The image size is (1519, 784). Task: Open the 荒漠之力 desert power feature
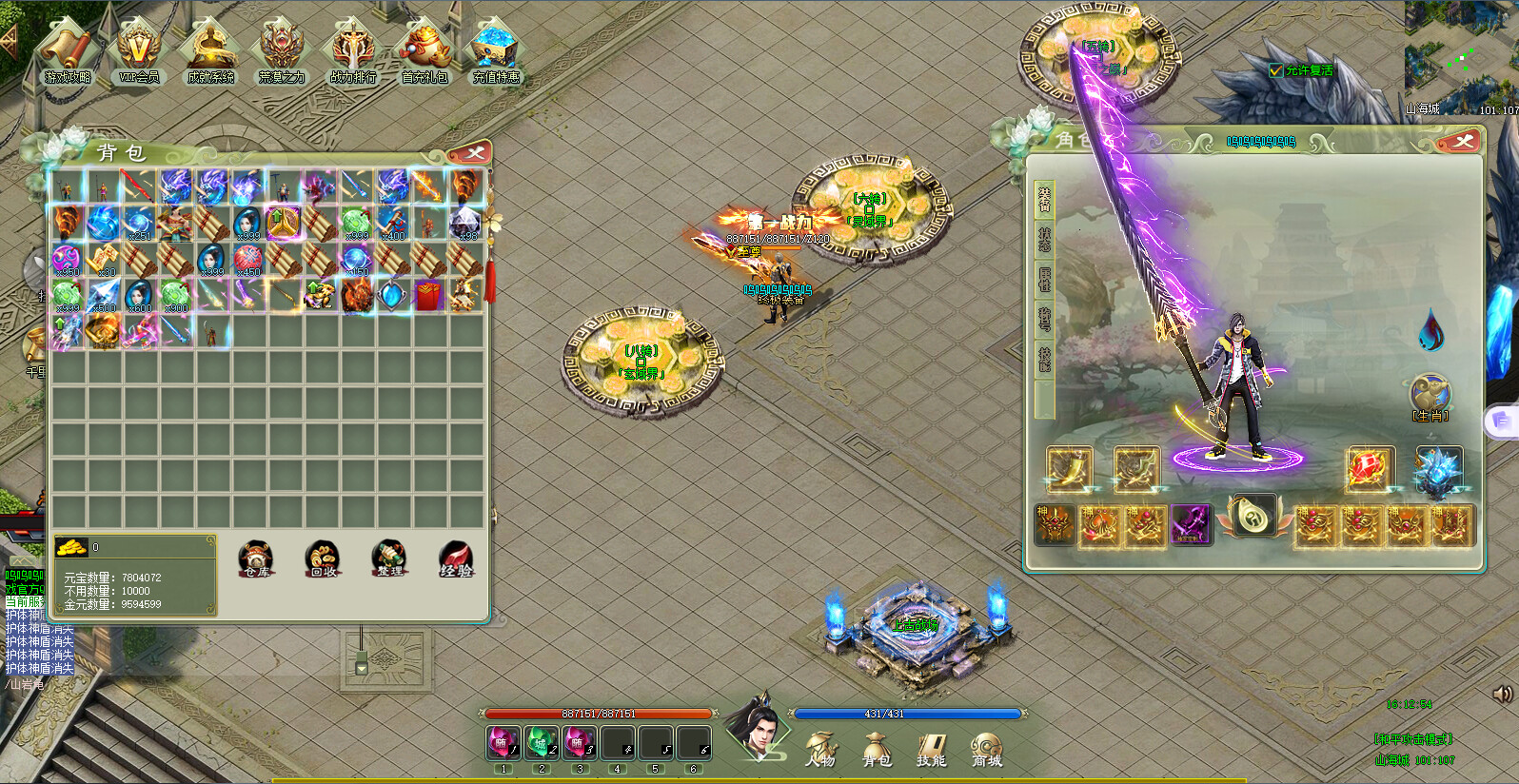tap(281, 57)
